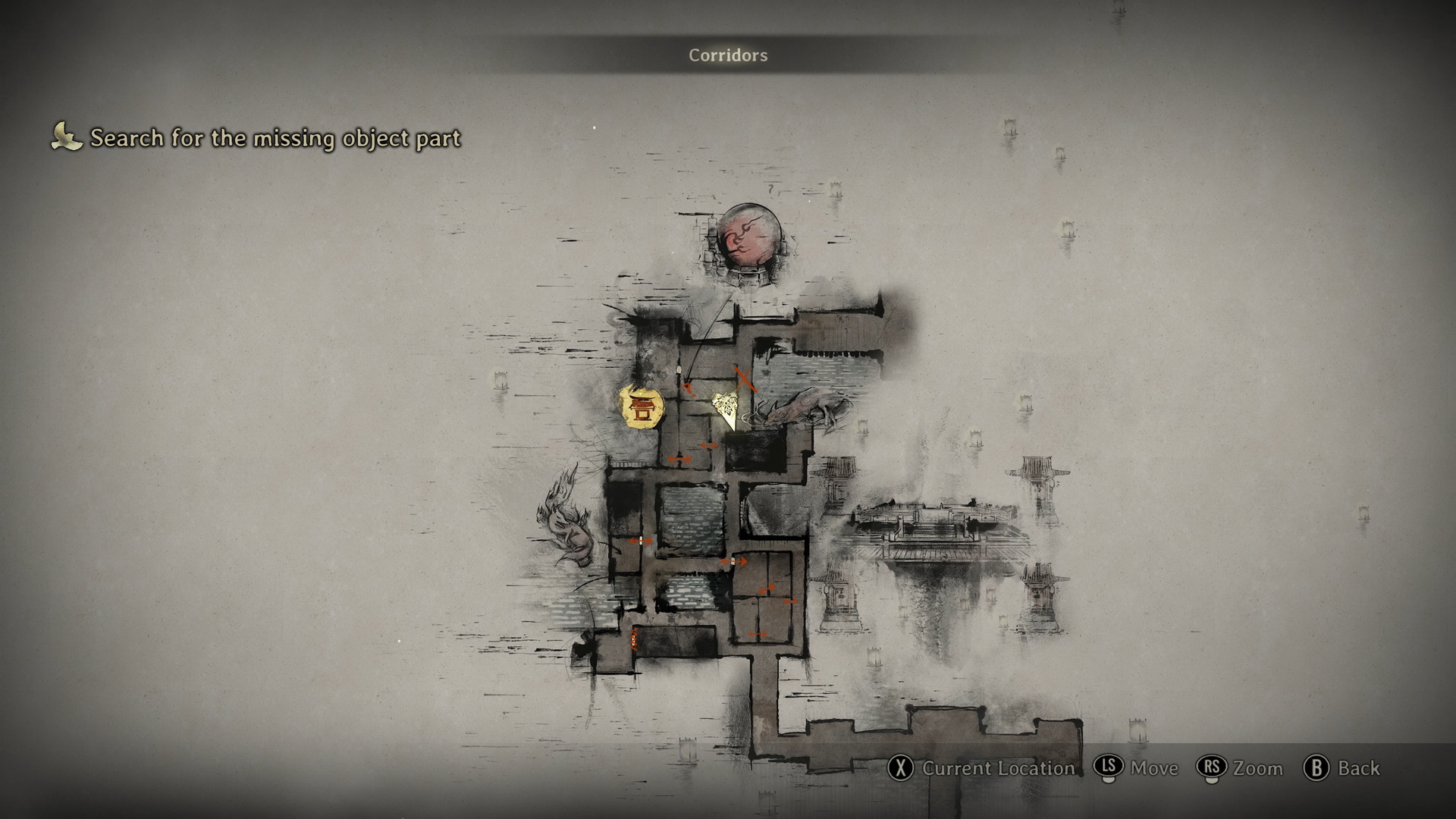
Task: Select the golden shrine map marker
Action: pyautogui.click(x=642, y=408)
